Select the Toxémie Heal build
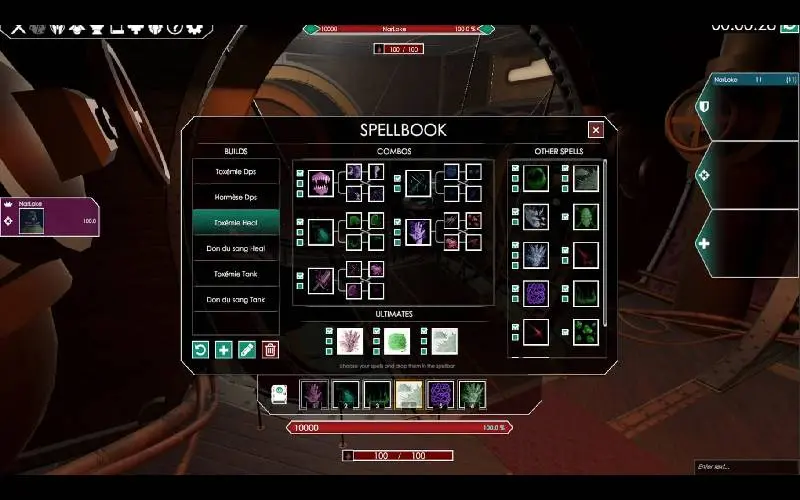800x500 pixels. click(x=235, y=222)
